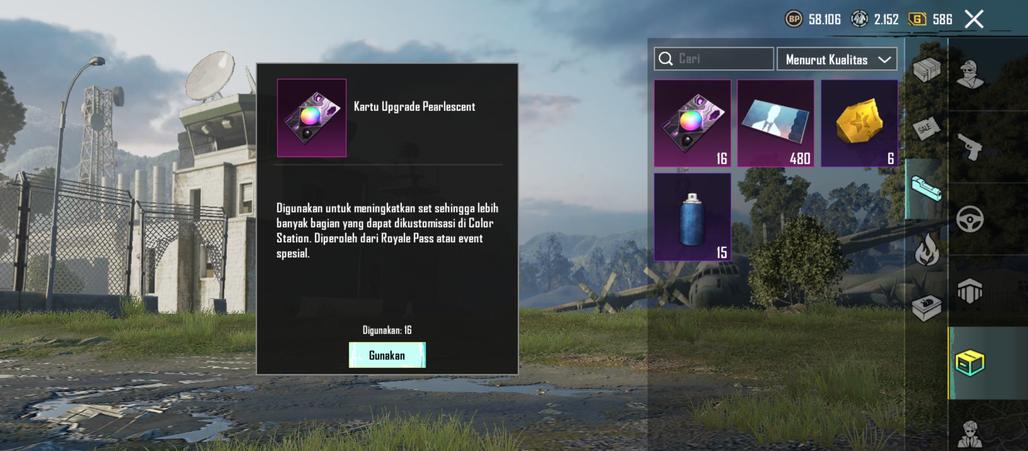The height and width of the screenshot is (451, 1028).
Task: Show the SALE tag sub-category
Action: point(926,129)
